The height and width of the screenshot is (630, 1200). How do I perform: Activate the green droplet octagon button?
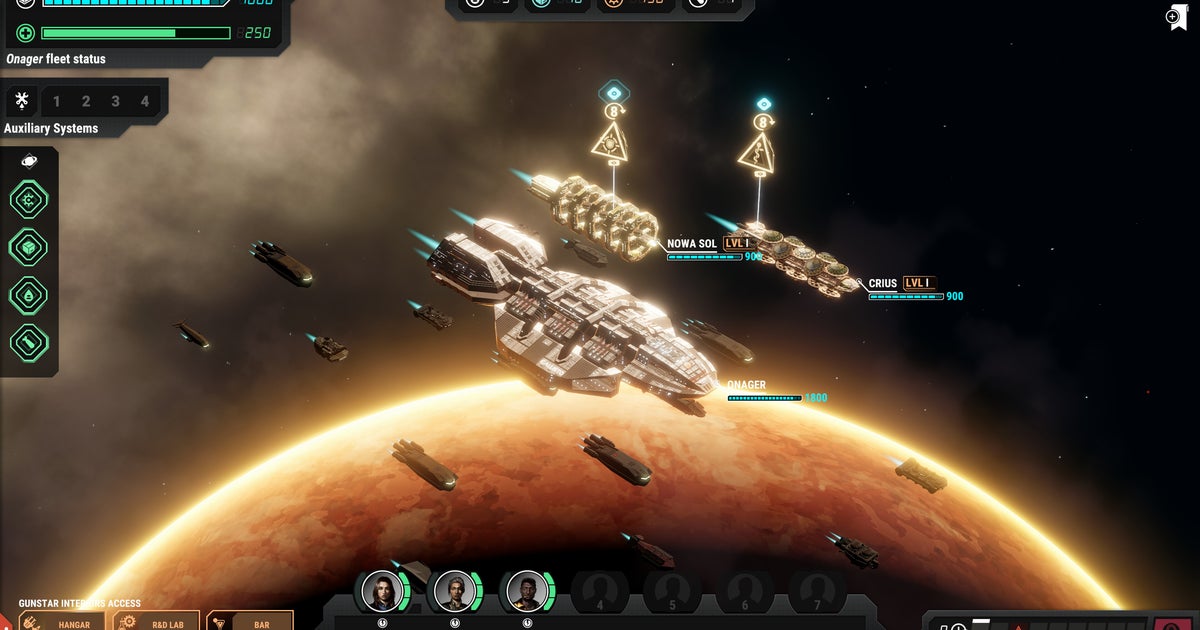click(x=29, y=295)
